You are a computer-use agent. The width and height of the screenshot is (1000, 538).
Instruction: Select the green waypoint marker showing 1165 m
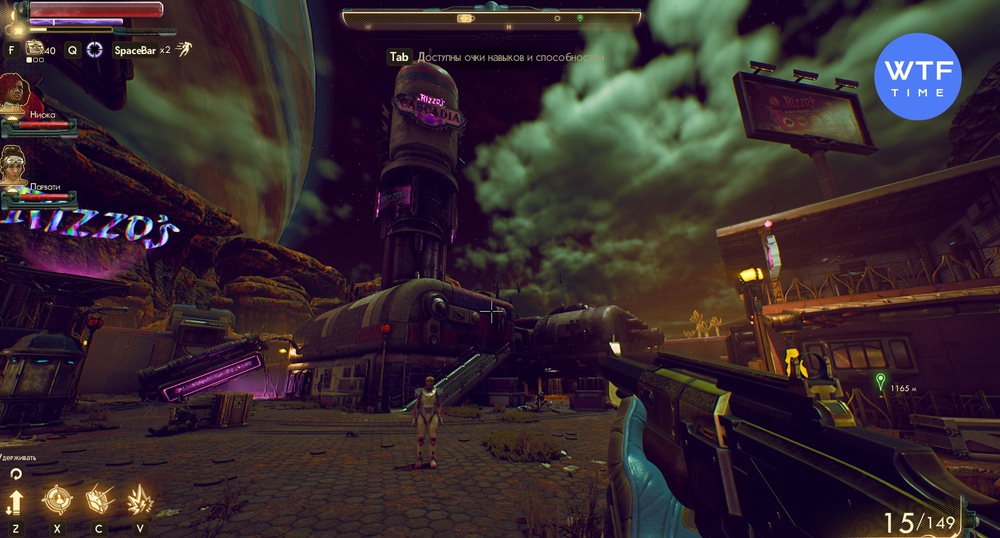(x=880, y=379)
